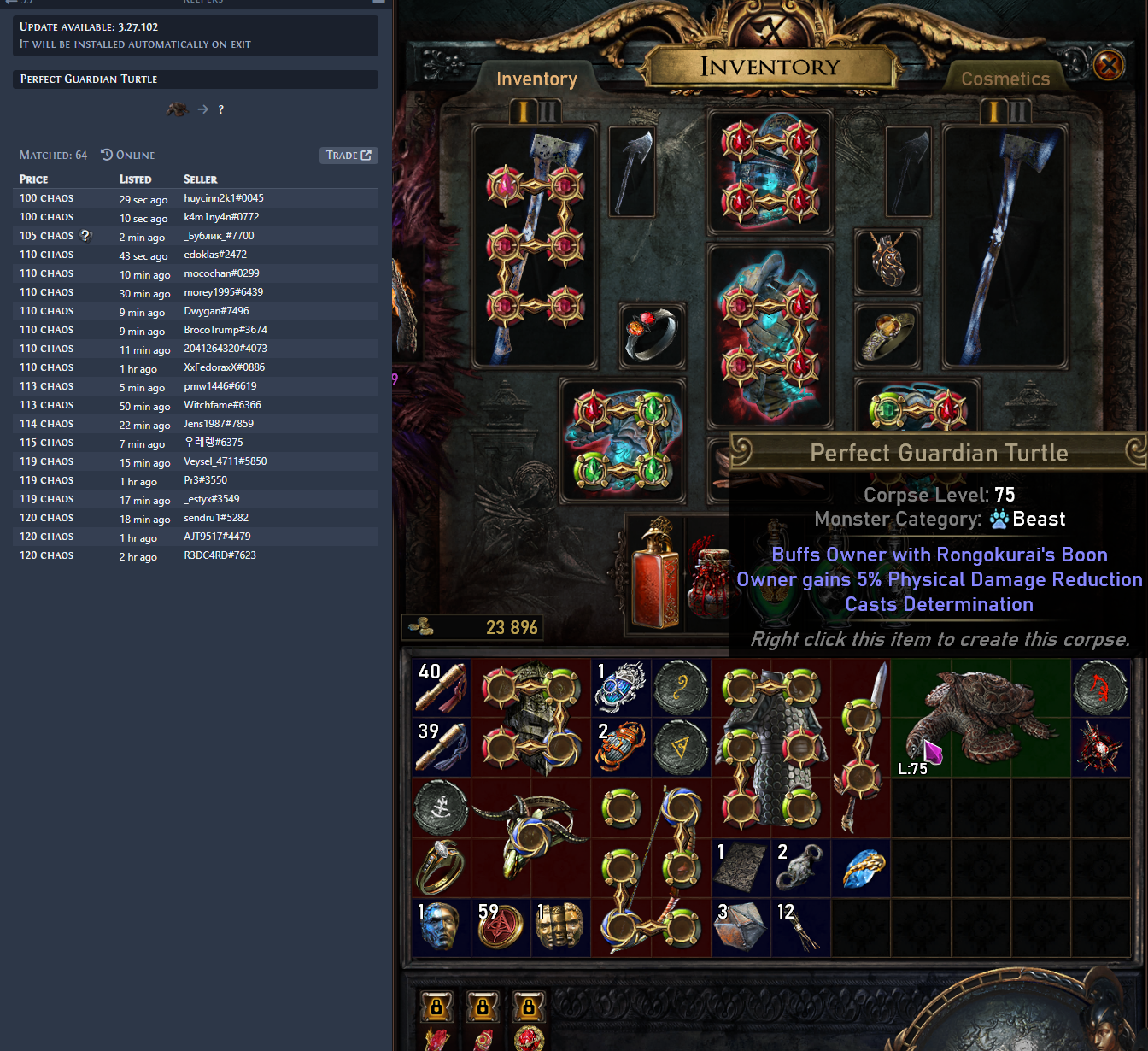Select the Perfect Guardian Turtle corpse item

tap(981, 717)
